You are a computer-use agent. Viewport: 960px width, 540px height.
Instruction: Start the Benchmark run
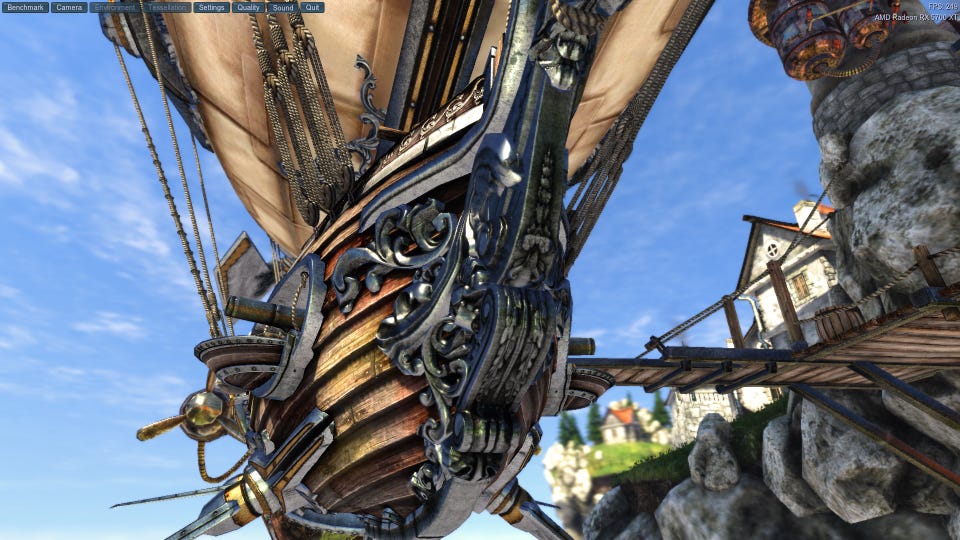[26, 7]
